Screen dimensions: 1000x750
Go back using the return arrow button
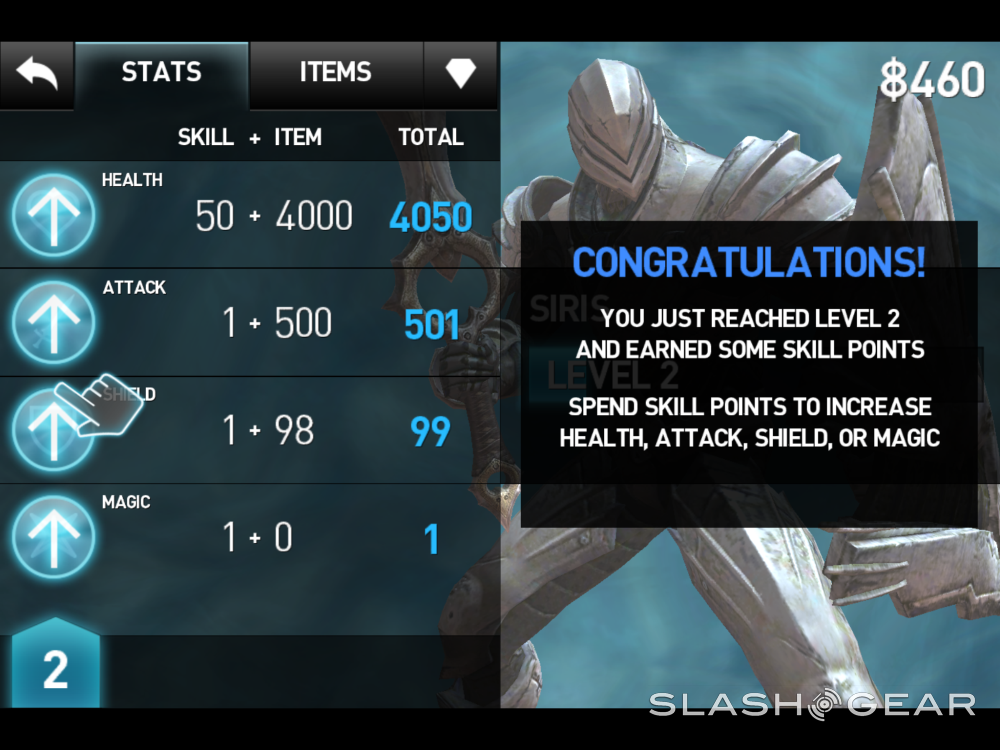36,74
